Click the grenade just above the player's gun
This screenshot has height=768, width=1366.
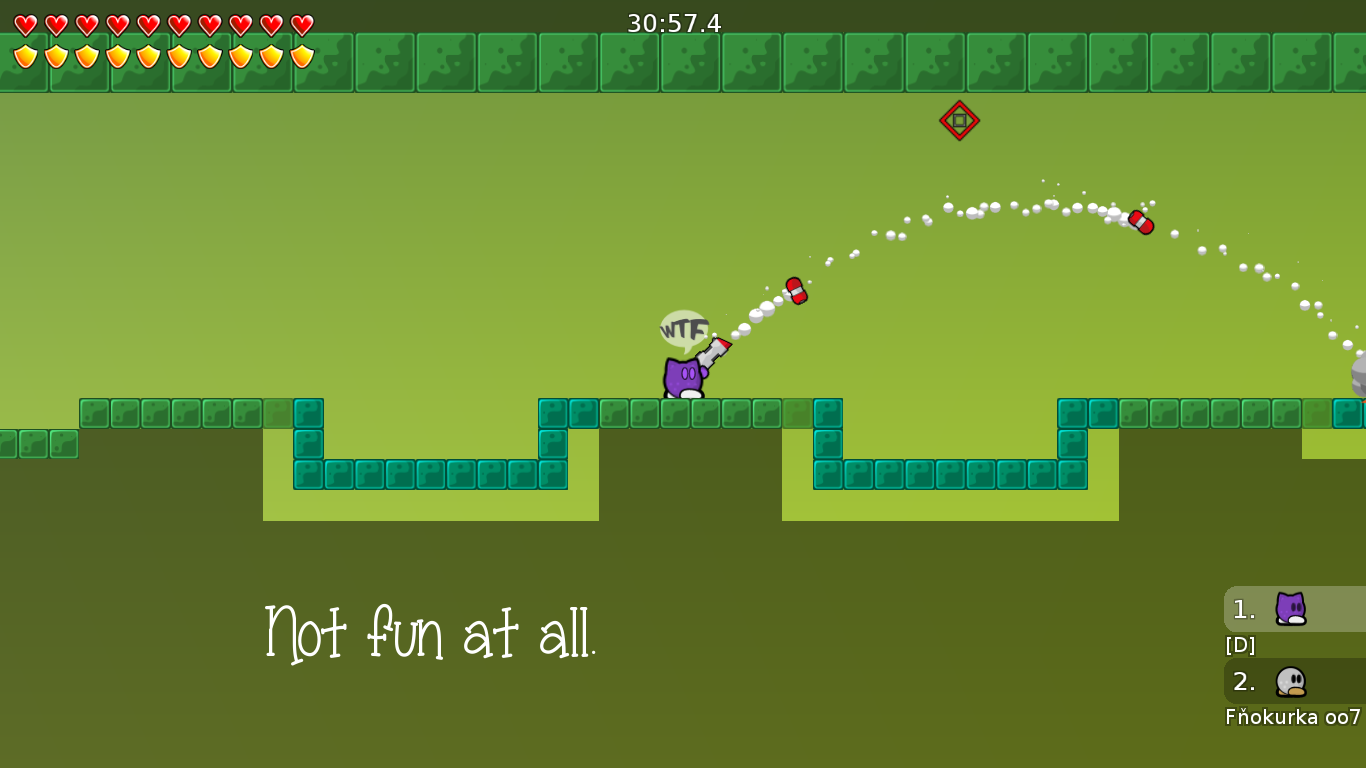pos(795,291)
